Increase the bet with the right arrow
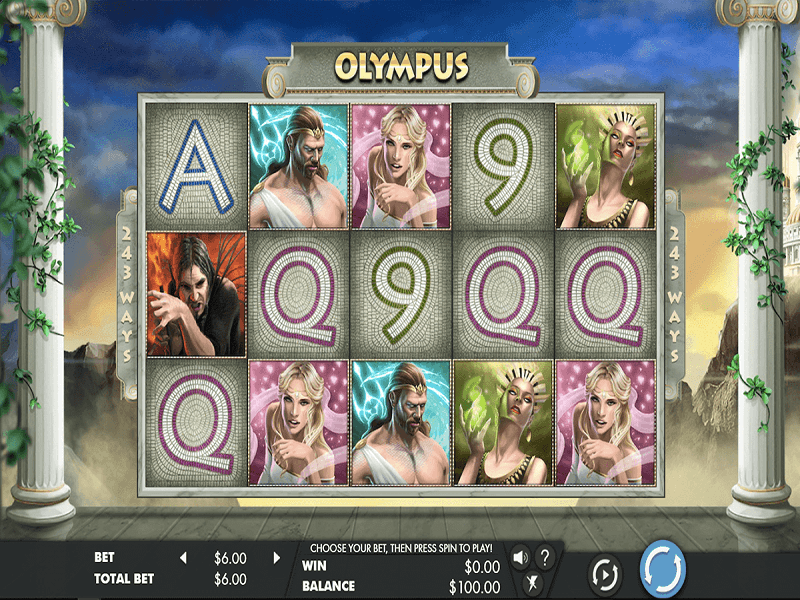 277,558
